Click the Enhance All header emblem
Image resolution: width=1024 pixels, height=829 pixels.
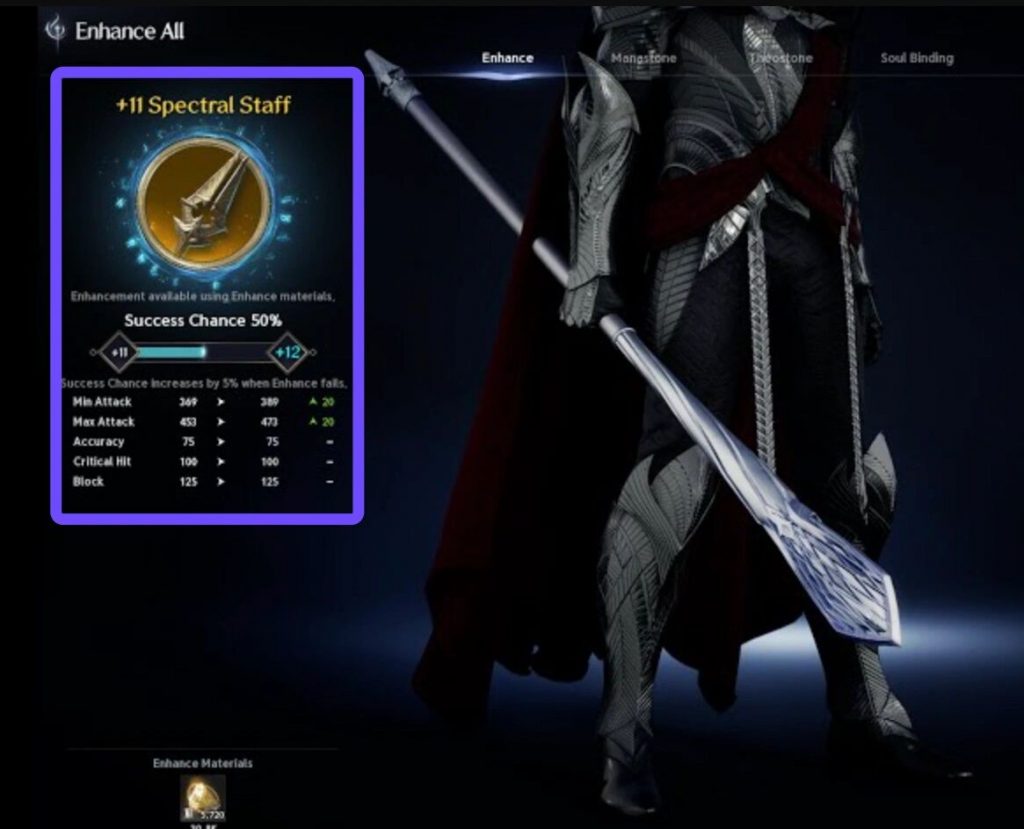(56, 30)
